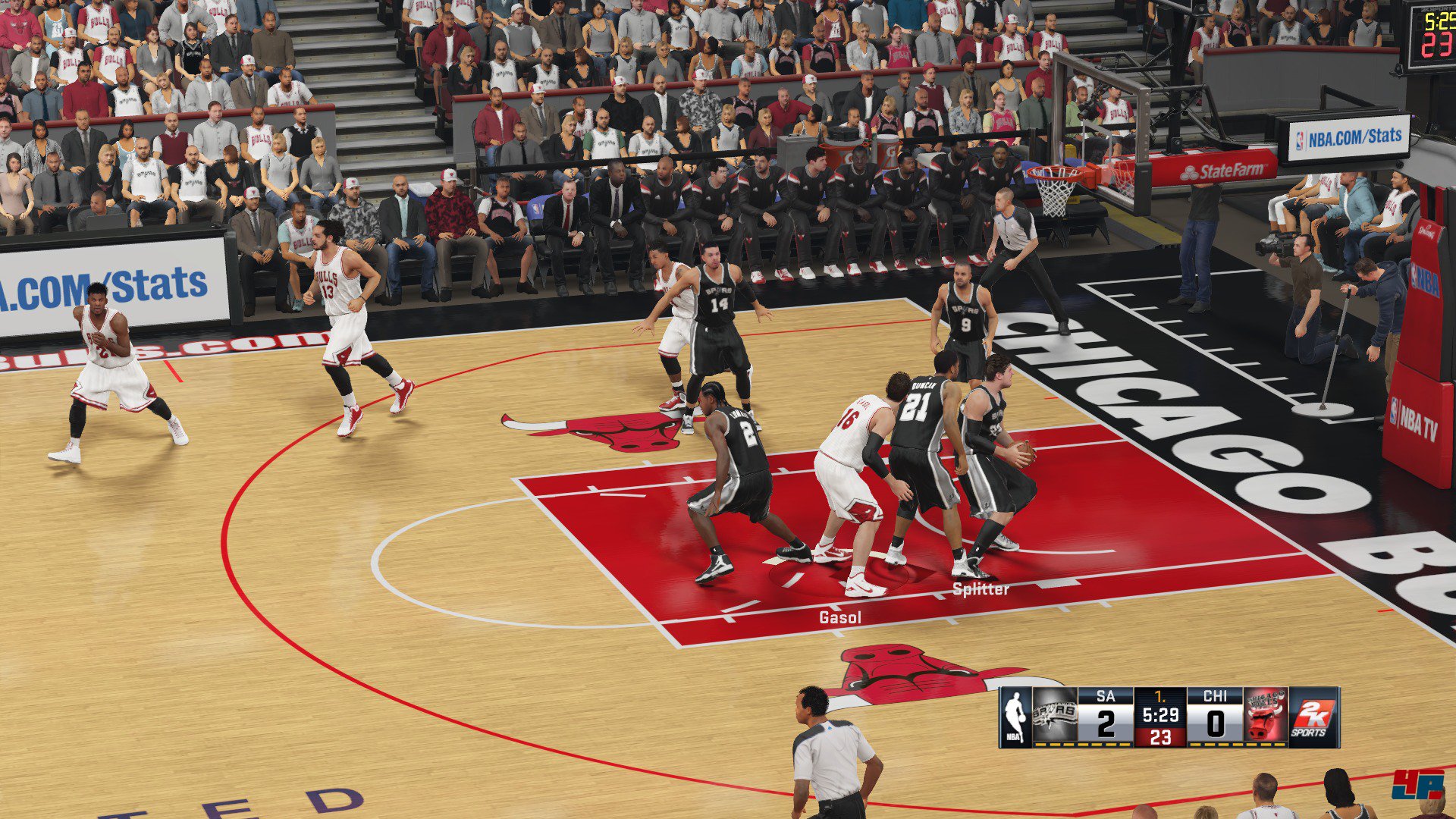This screenshot has height=819, width=1456.
Task: Select the NBA logo on the scoreboard
Action: pos(1015,717)
